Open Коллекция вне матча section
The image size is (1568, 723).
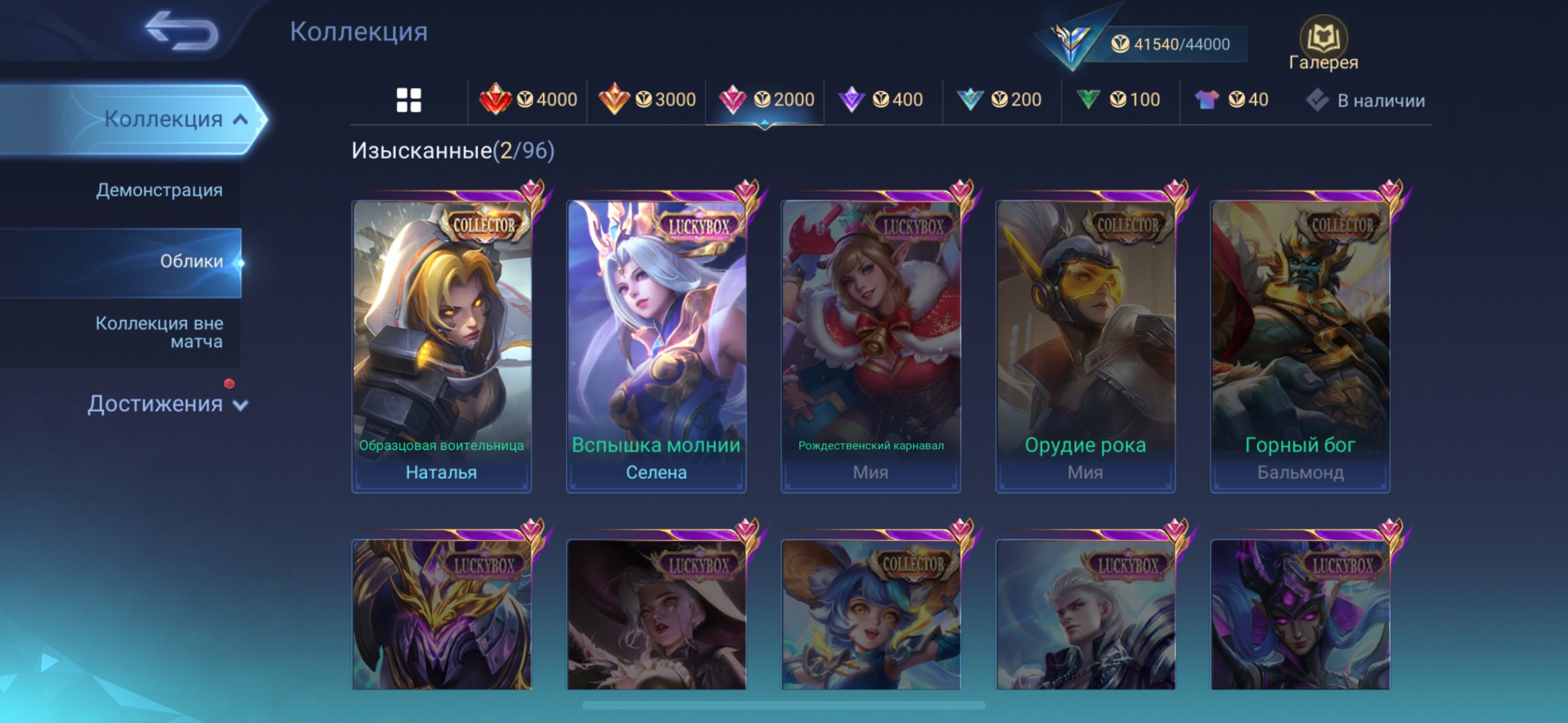(x=159, y=332)
